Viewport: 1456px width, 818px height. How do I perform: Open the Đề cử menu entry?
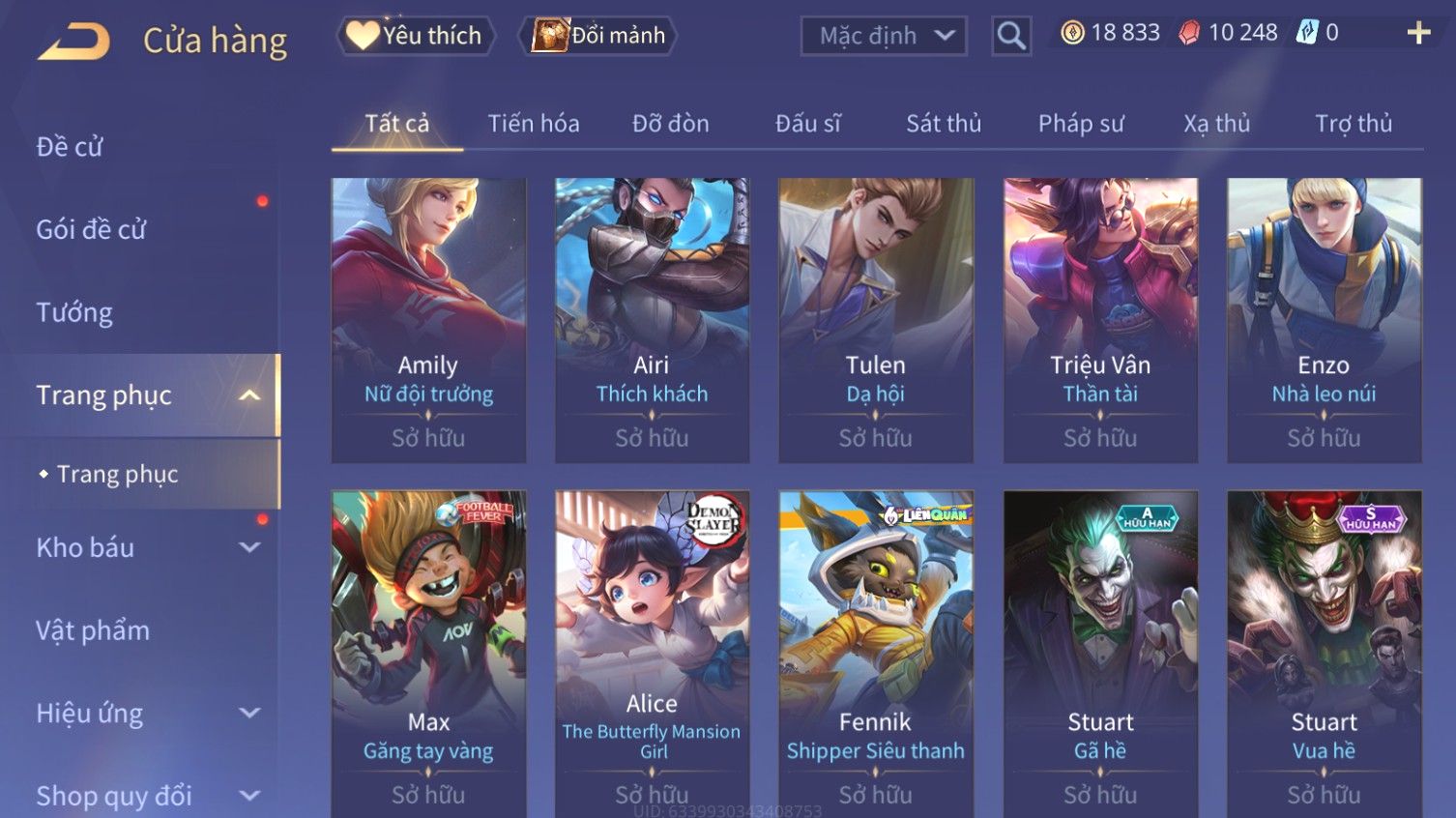coord(70,147)
